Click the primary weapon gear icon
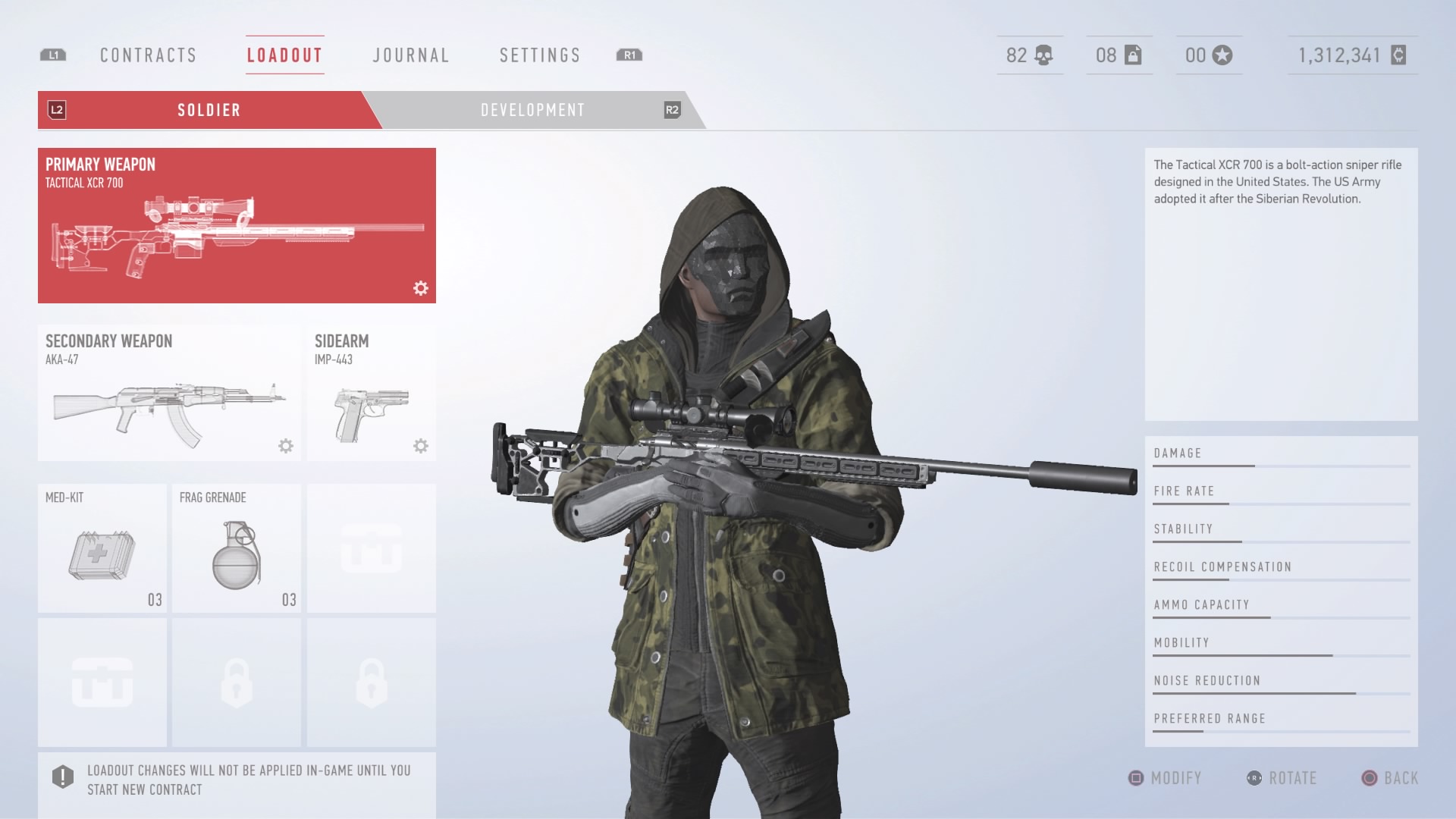 click(421, 288)
